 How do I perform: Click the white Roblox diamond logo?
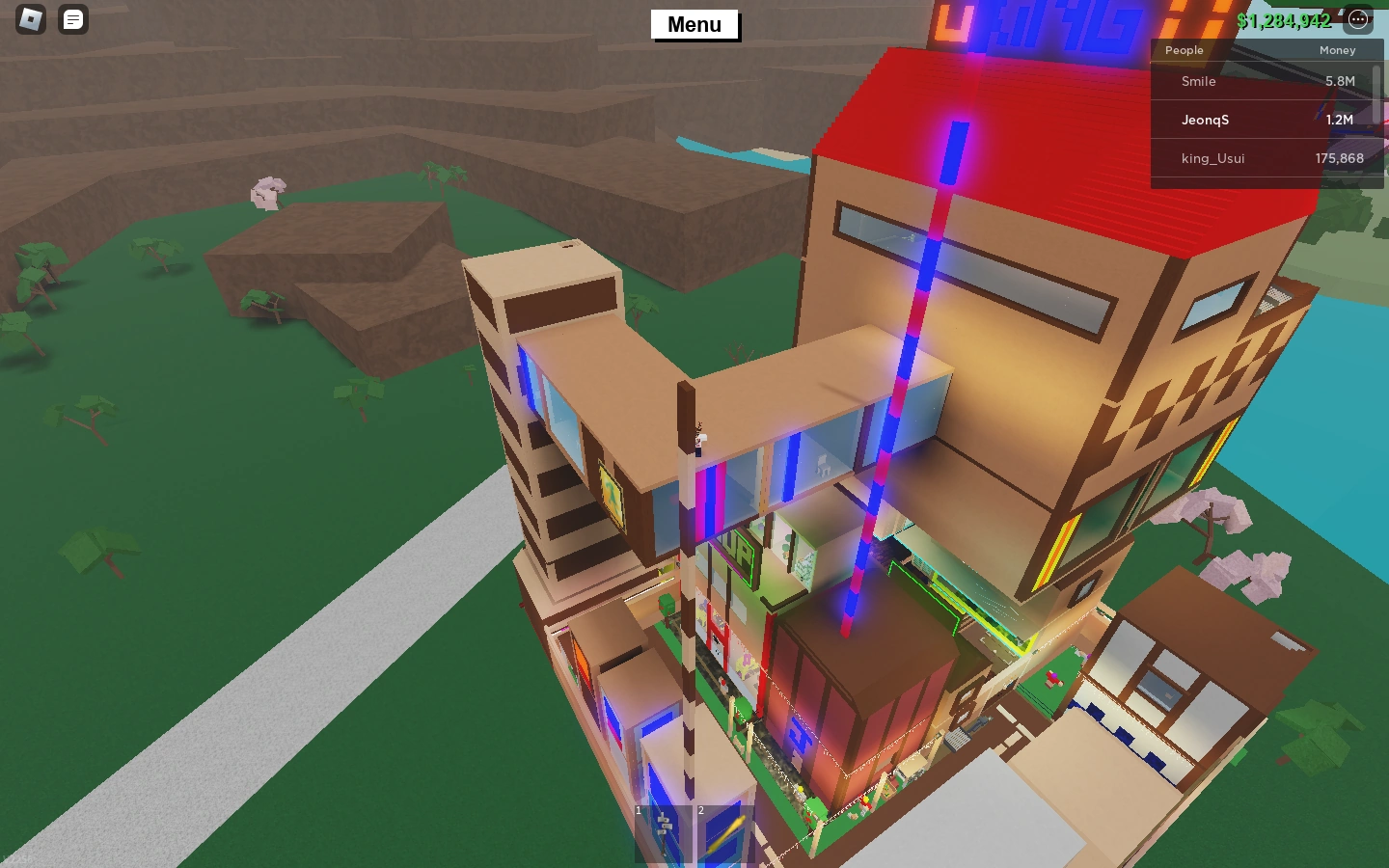tap(29, 19)
